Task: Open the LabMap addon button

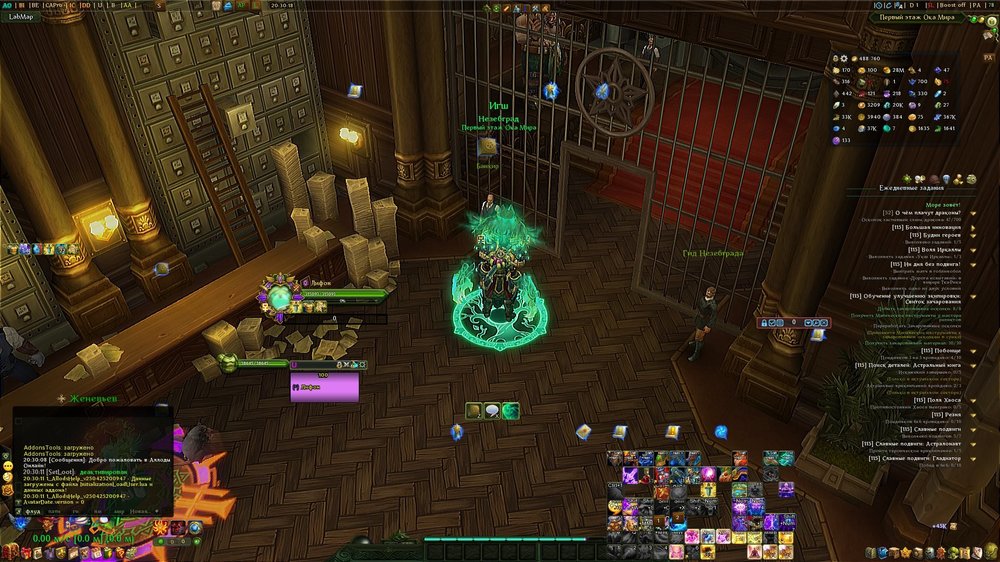Action: coord(22,17)
